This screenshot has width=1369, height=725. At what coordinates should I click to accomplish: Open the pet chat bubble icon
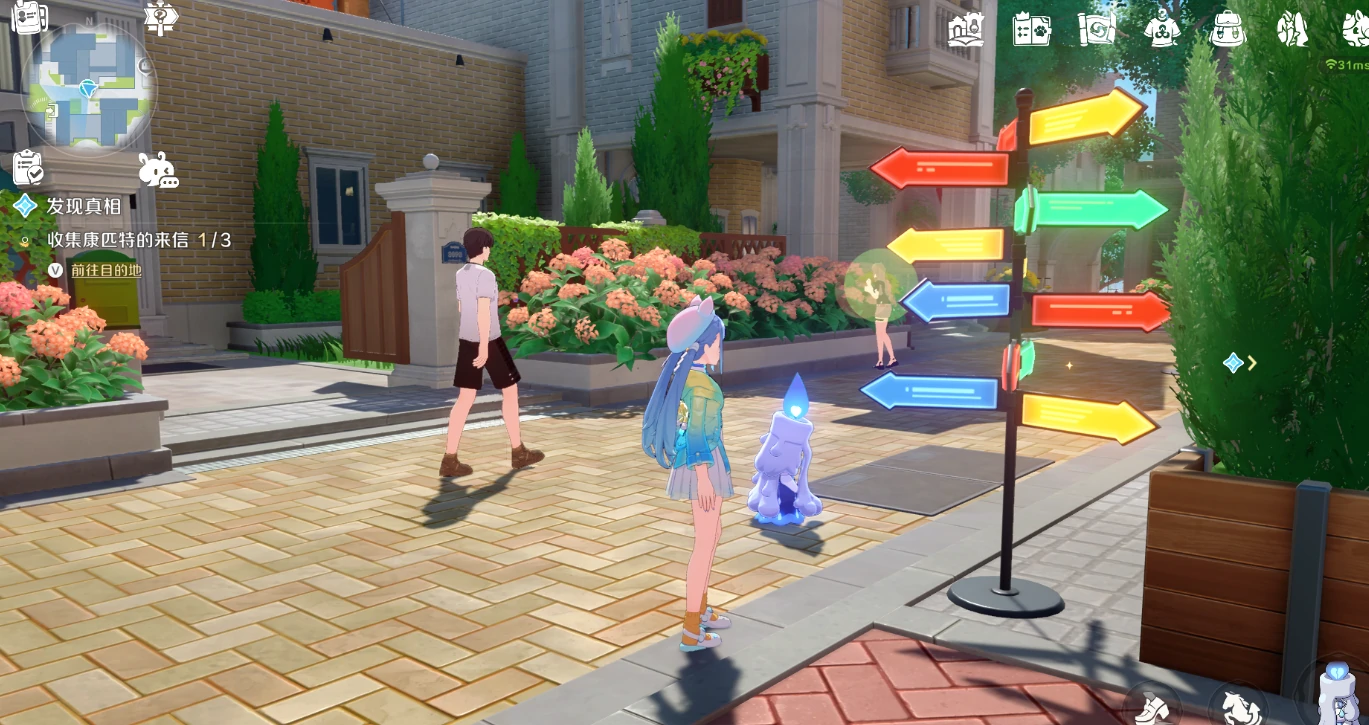[157, 171]
